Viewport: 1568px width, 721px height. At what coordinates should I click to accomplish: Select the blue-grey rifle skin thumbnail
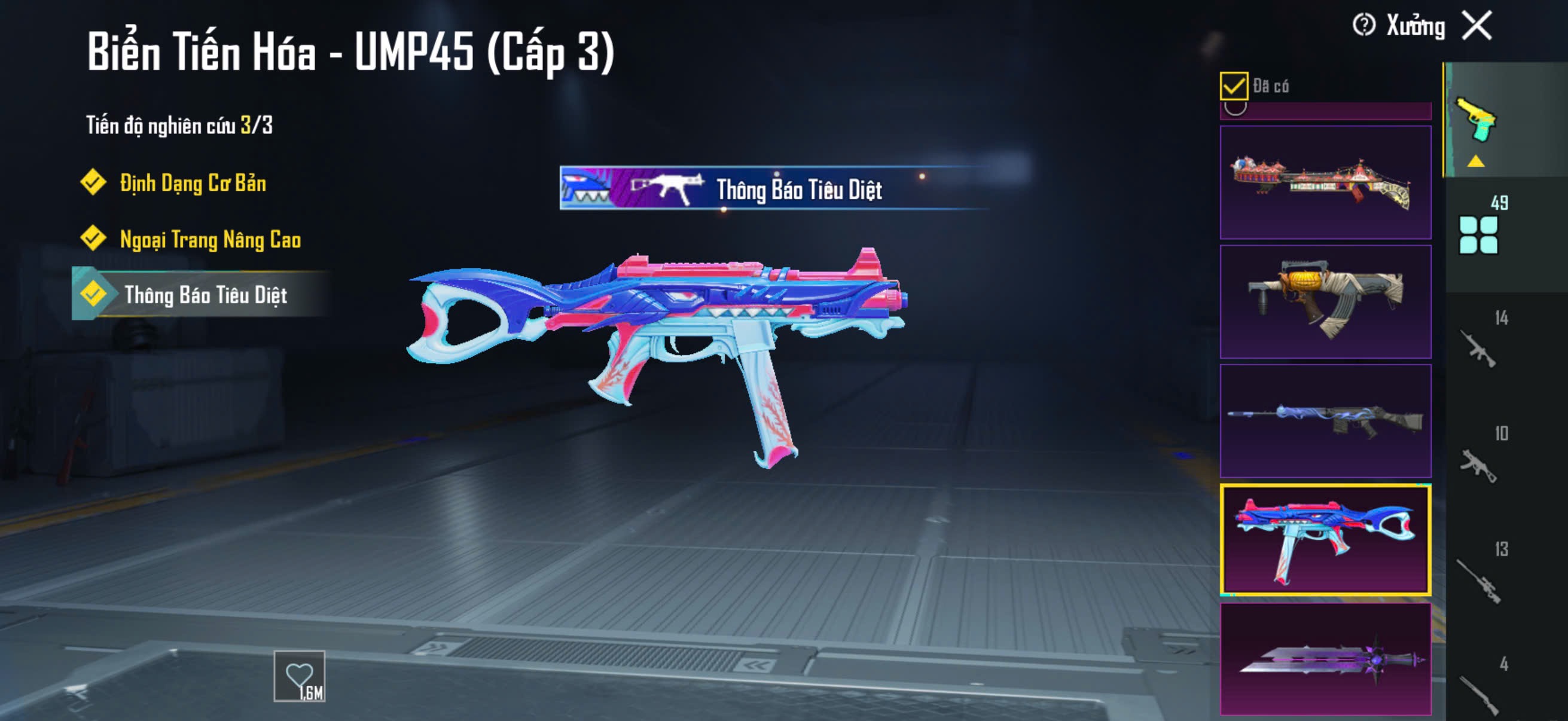(x=1325, y=420)
